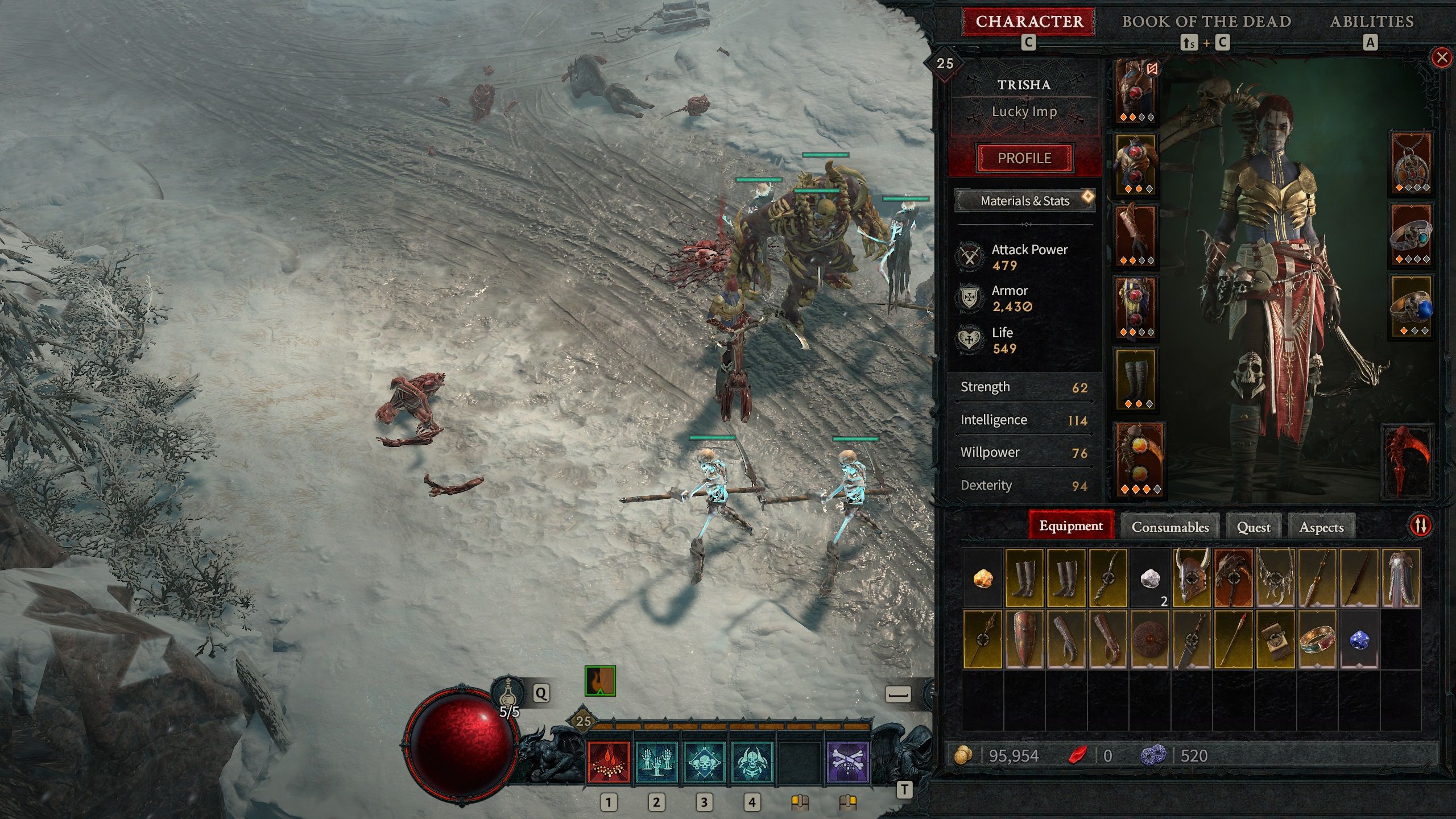The width and height of the screenshot is (1456, 819).
Task: Activate the purple crossbones skill
Action: (847, 762)
